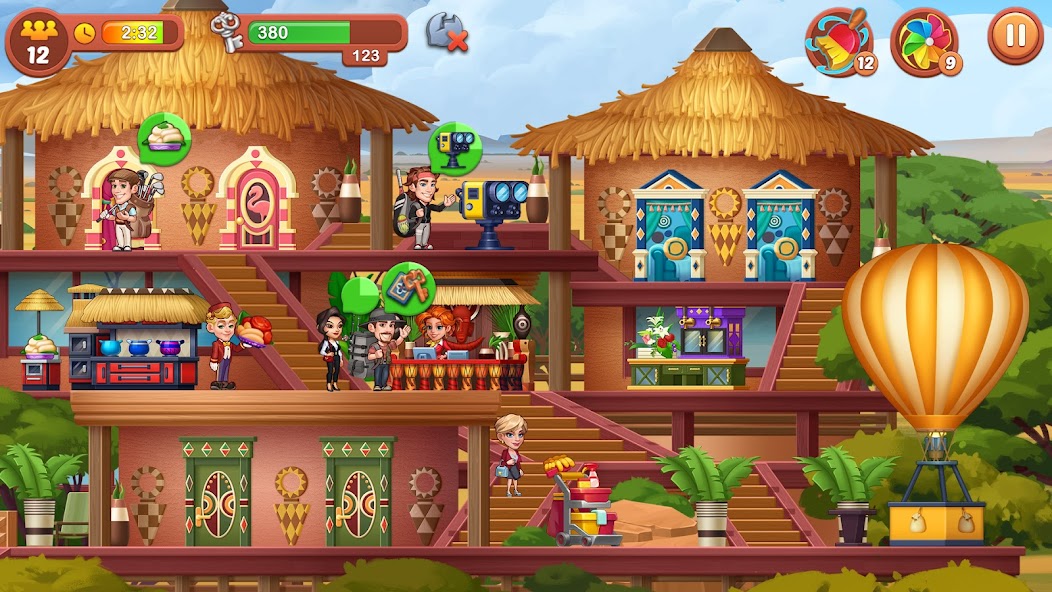
Task: Tap the map and hammer request bubble
Action: [409, 288]
